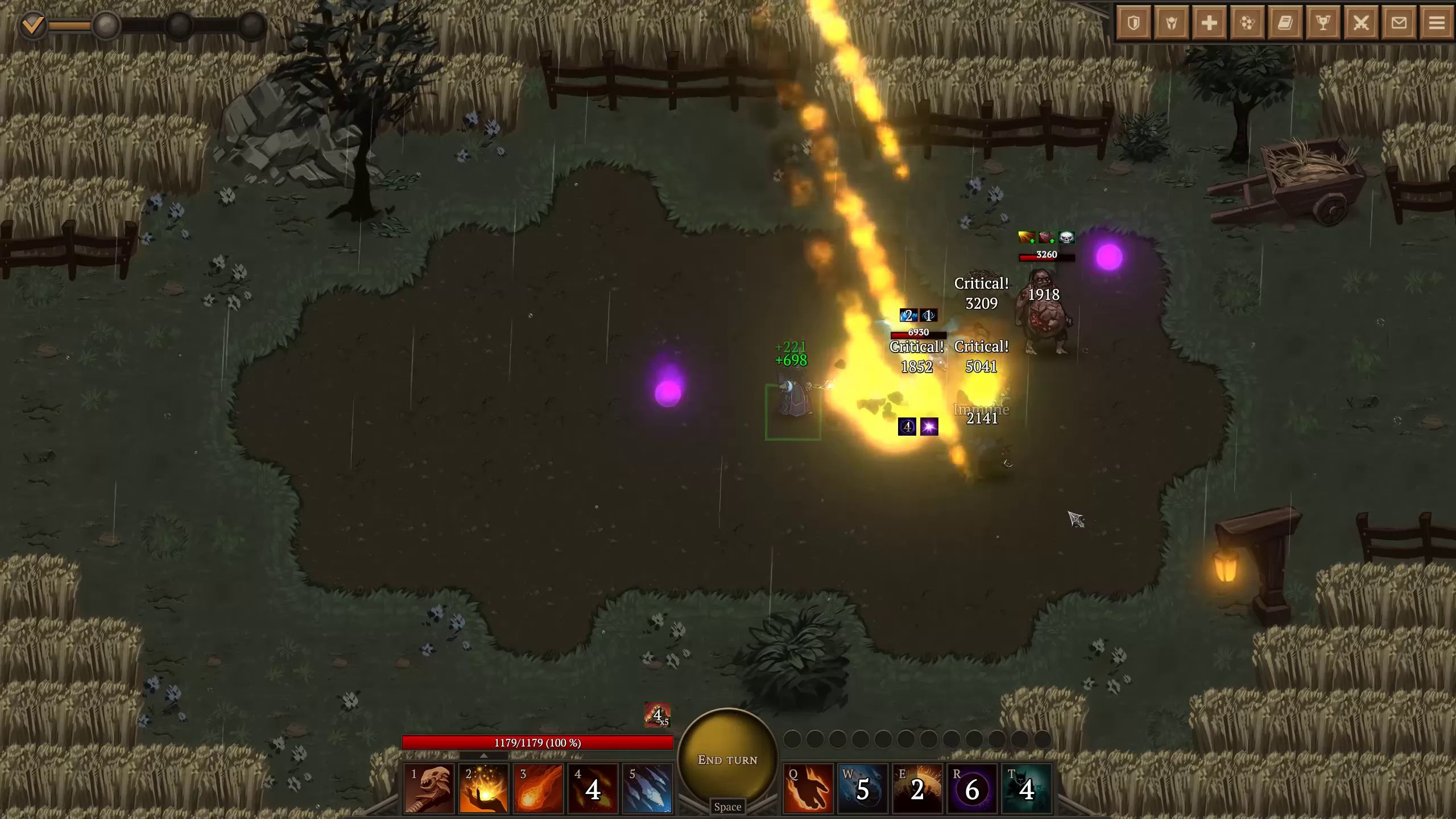1456x819 pixels.
Task: Cast the Q fiery claw ability
Action: pos(808,789)
